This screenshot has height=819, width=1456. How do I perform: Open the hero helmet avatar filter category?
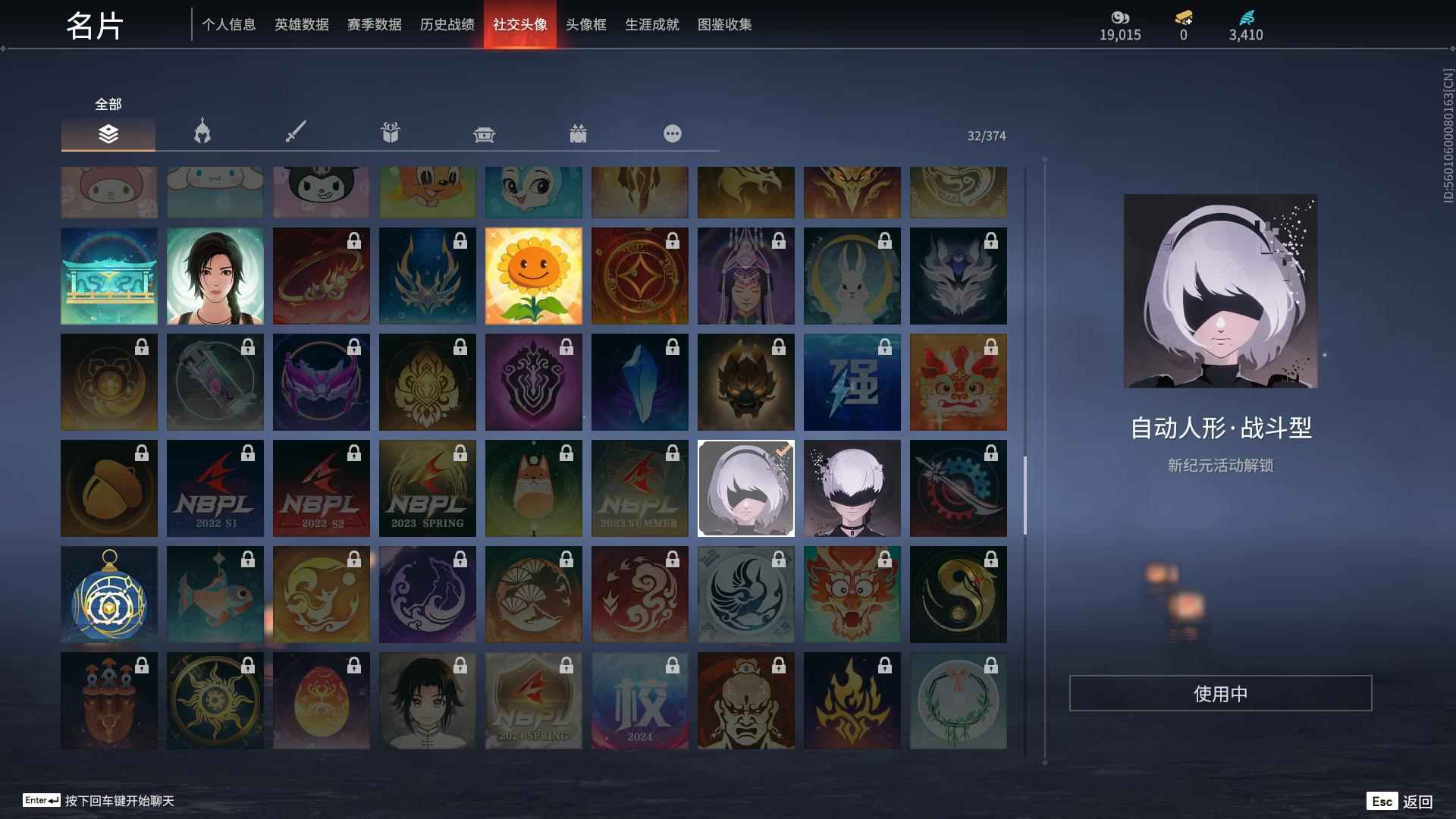(x=200, y=133)
